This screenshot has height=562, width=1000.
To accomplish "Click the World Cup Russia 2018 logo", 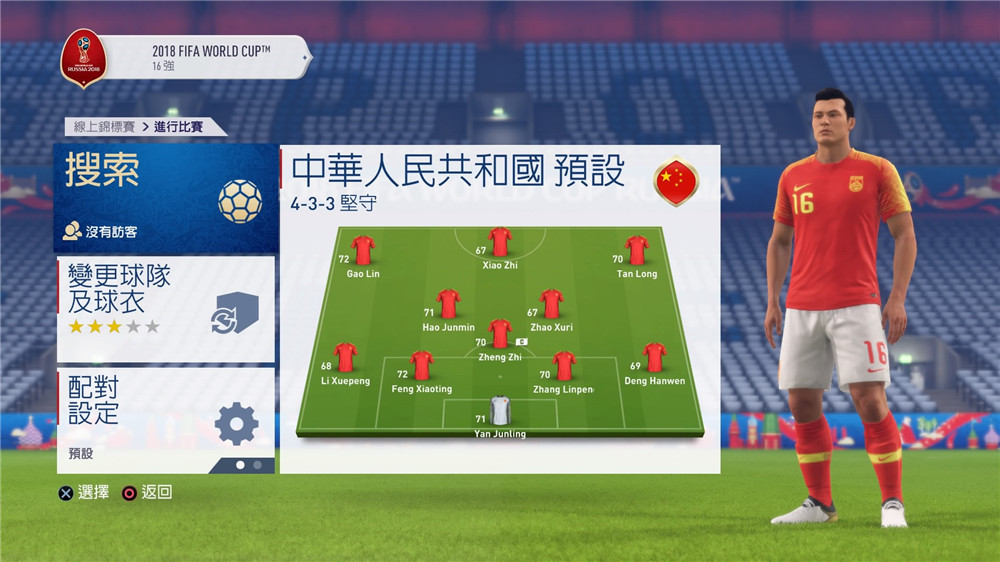I will pos(84,57).
